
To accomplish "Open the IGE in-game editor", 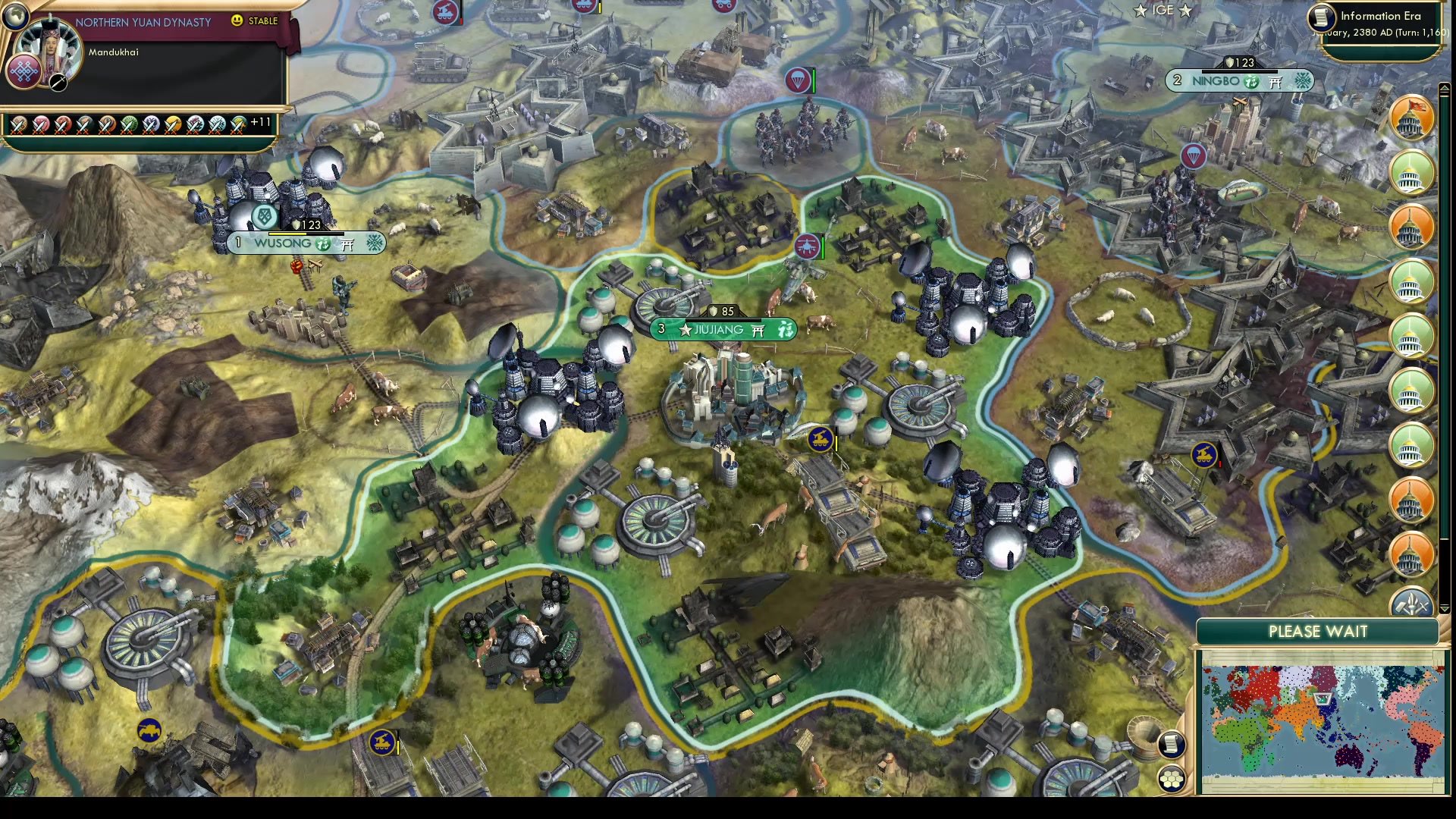I will [x=1163, y=11].
